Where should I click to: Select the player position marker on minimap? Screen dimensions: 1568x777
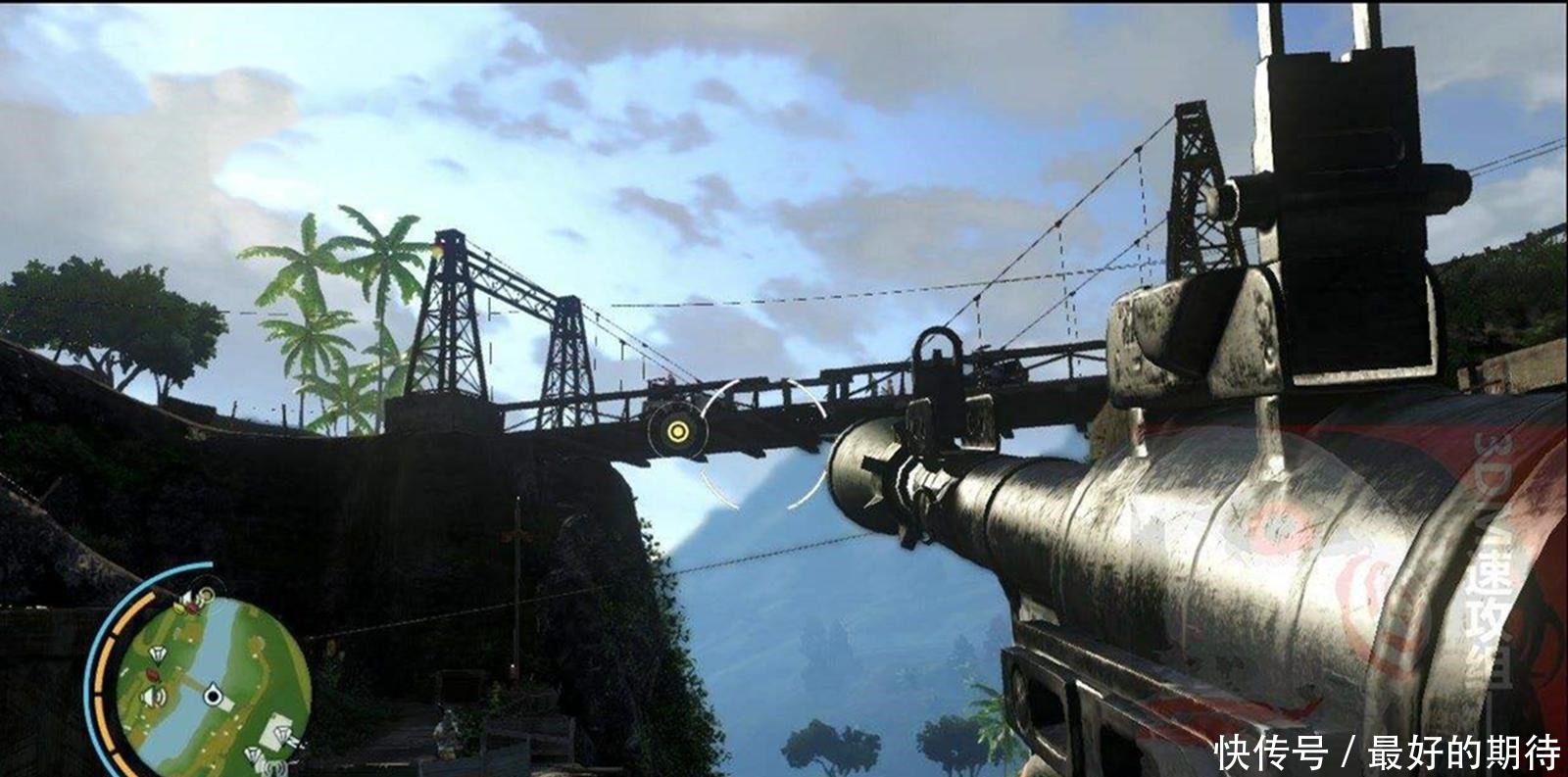213,696
